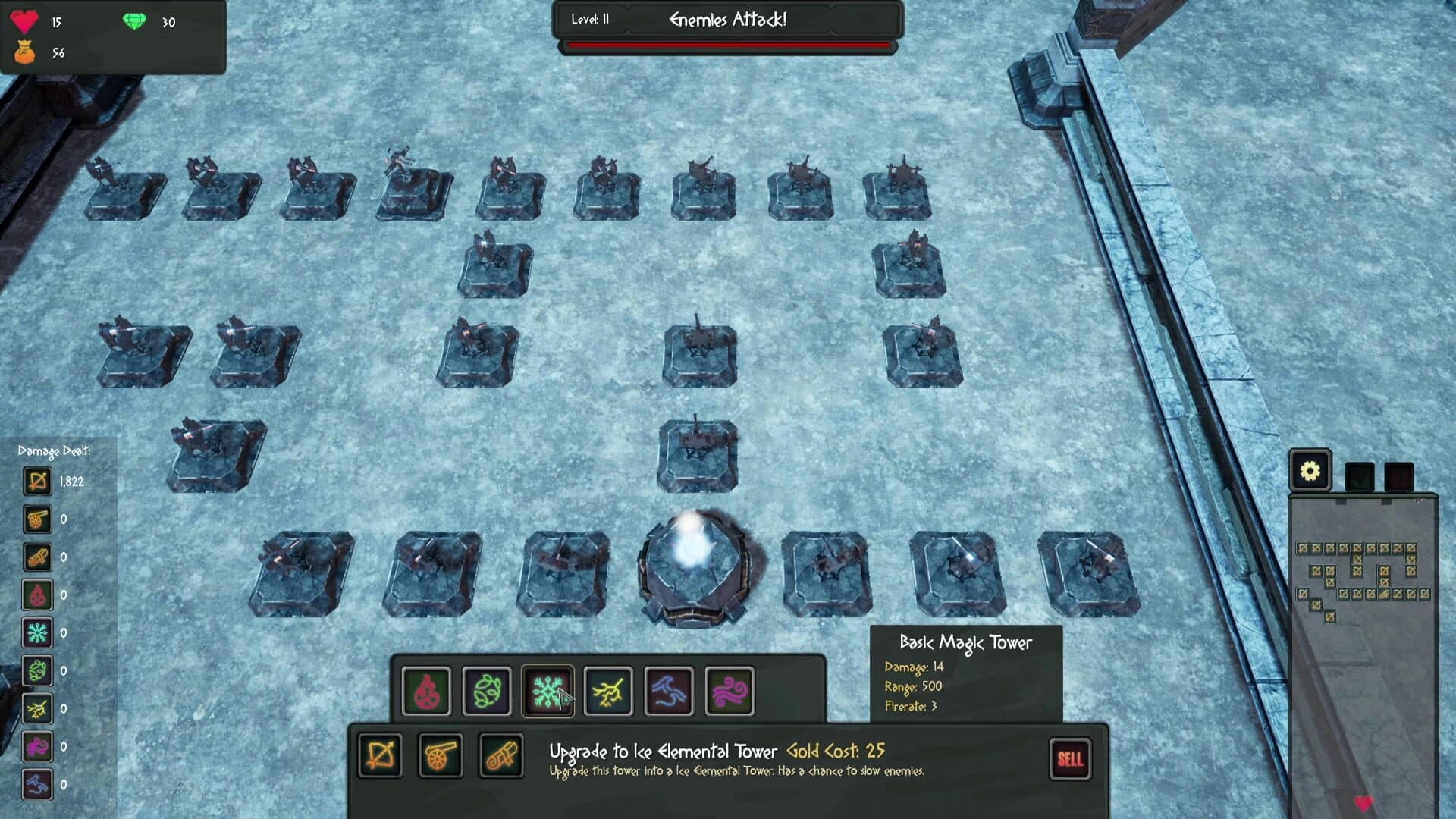
Task: Click the Enemies Attack level banner
Action: coord(728,20)
